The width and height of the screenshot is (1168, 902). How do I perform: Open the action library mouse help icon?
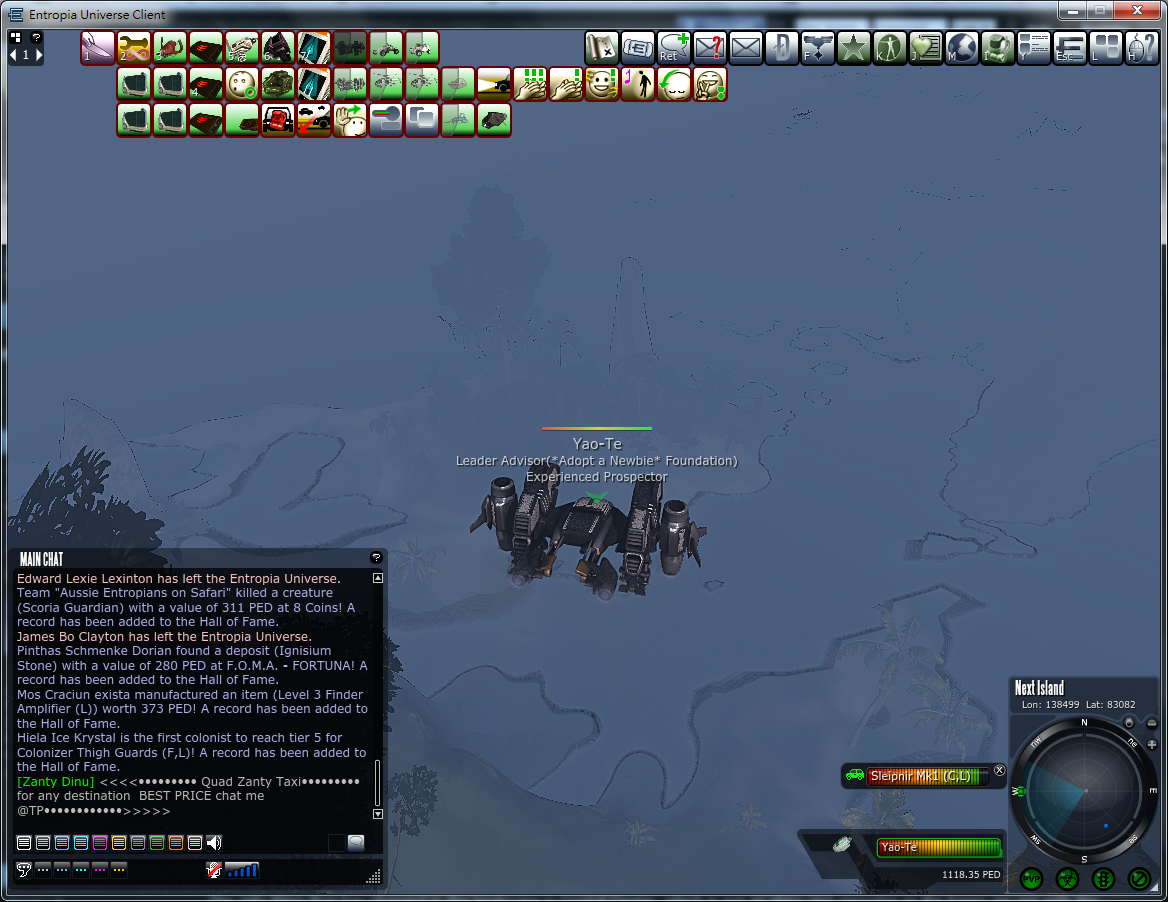1142,47
